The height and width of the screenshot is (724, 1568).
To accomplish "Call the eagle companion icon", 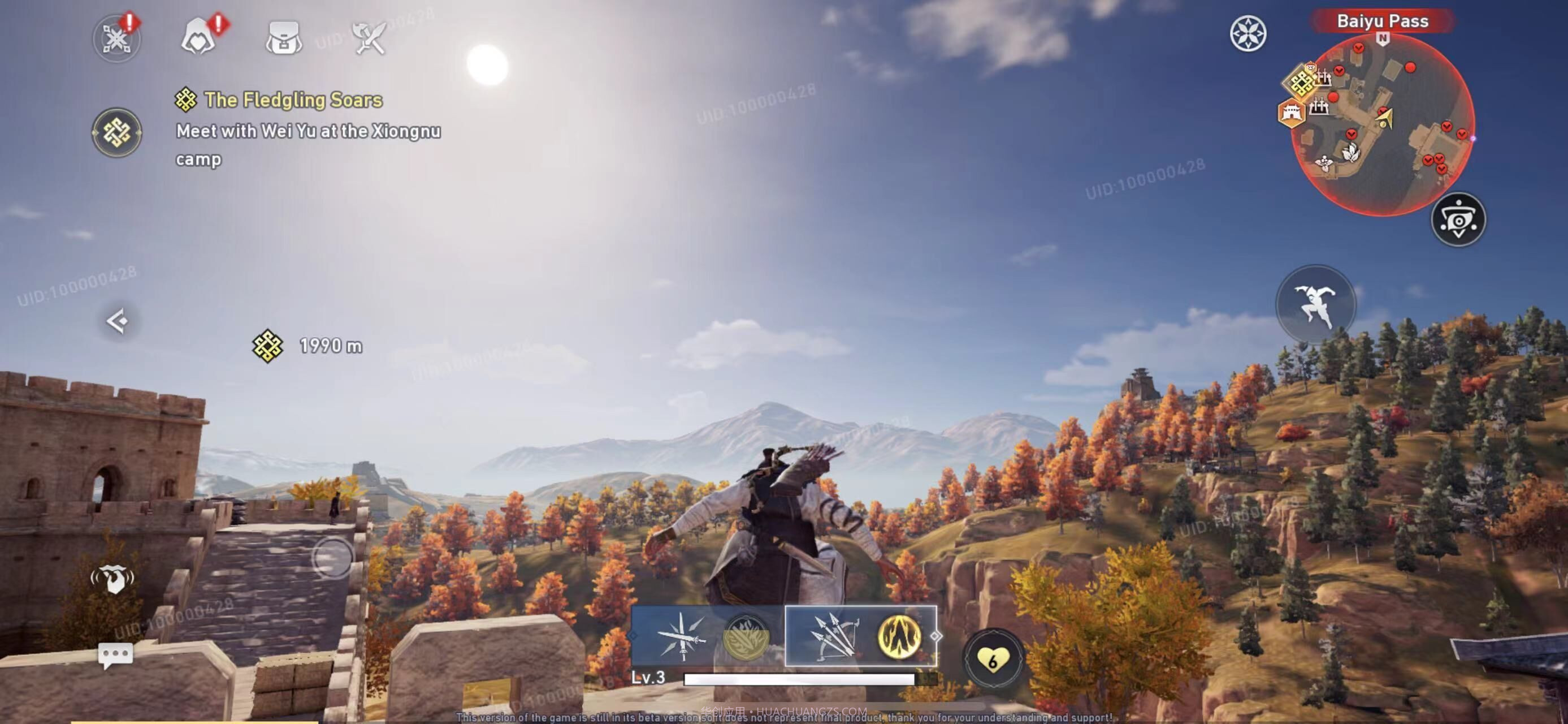I will coord(112,579).
